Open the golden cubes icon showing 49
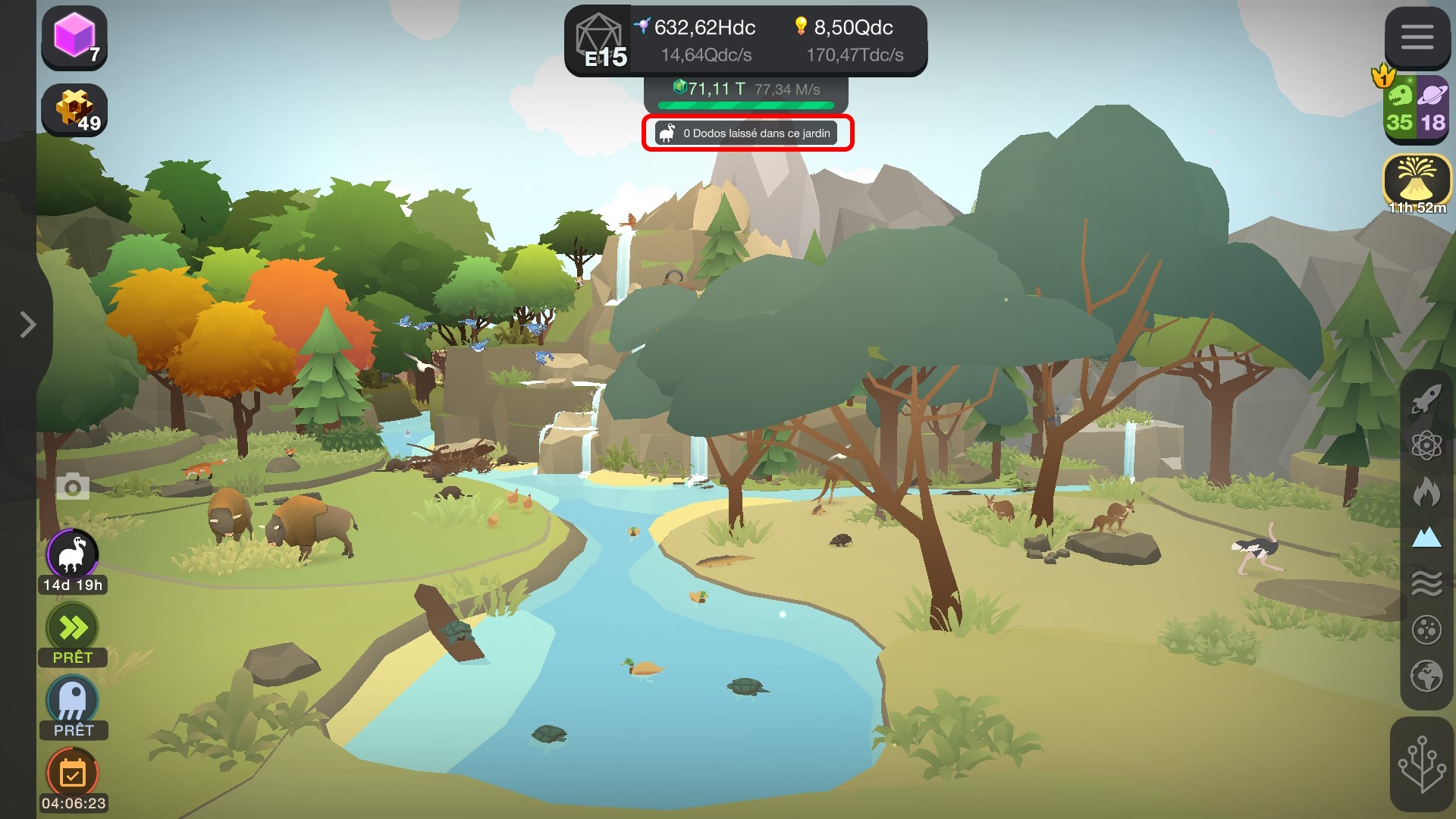Viewport: 1456px width, 819px height. (x=74, y=110)
